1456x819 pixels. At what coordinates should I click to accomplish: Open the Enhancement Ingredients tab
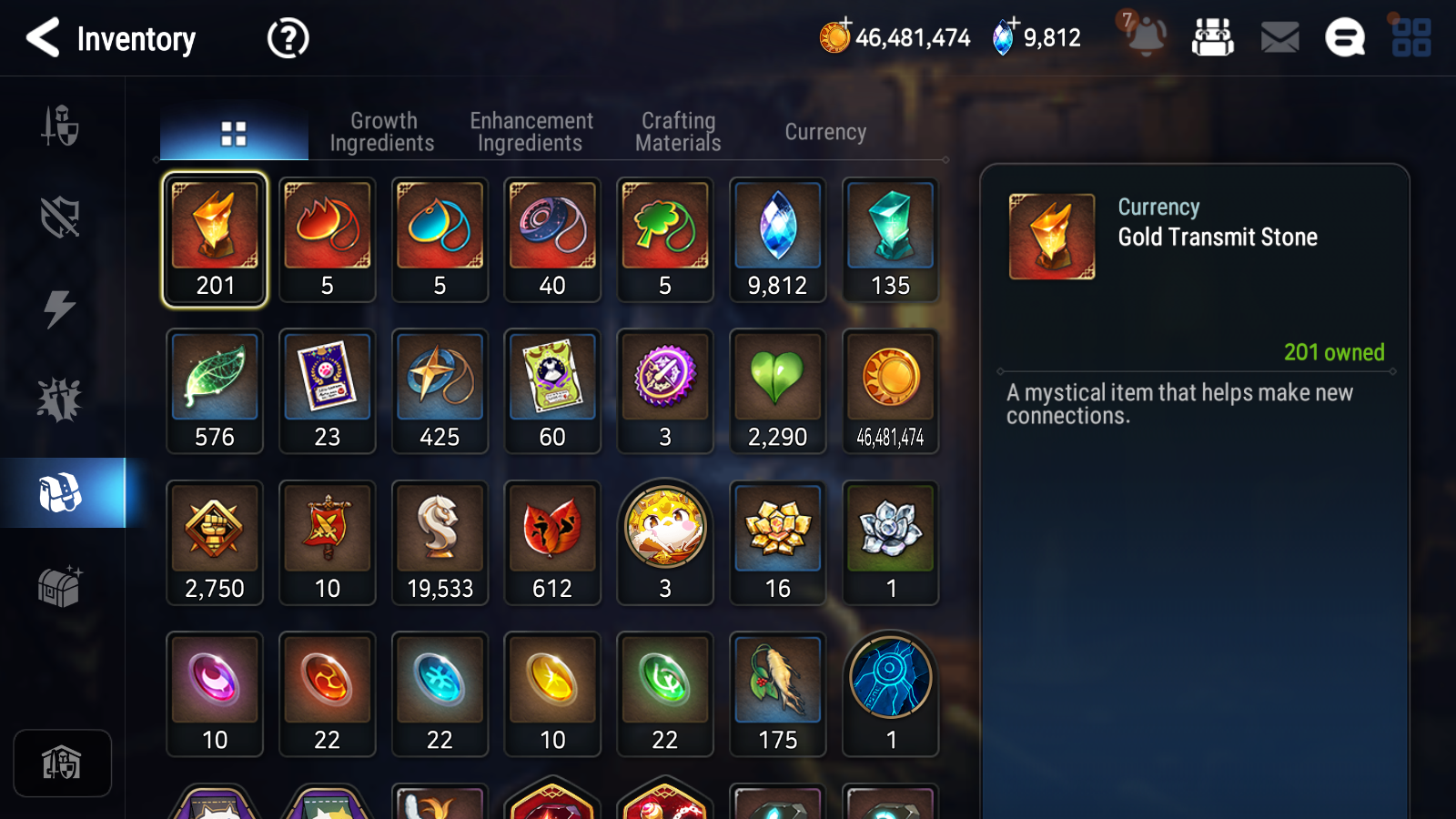point(531,132)
